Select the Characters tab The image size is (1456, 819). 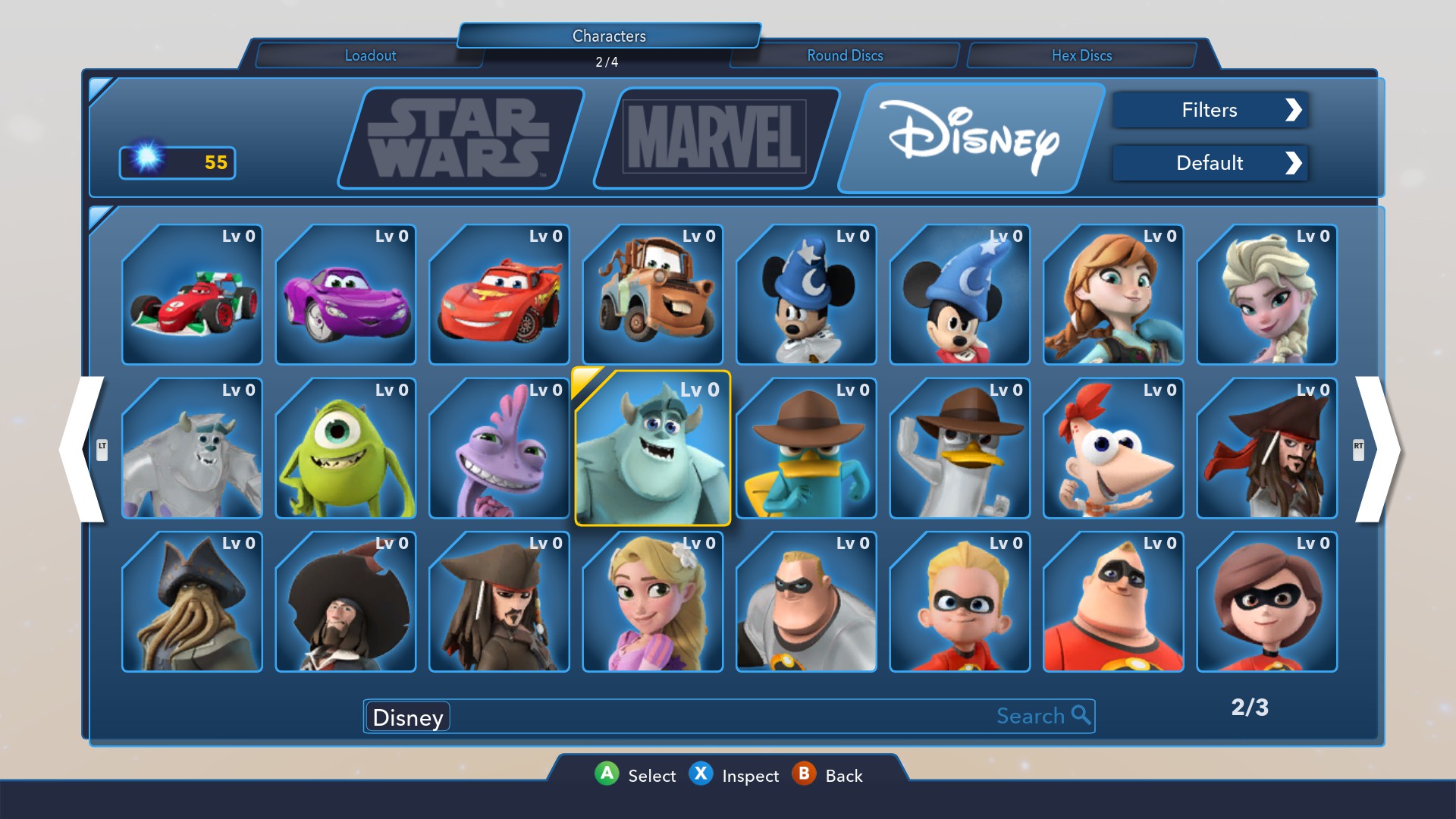(x=609, y=36)
